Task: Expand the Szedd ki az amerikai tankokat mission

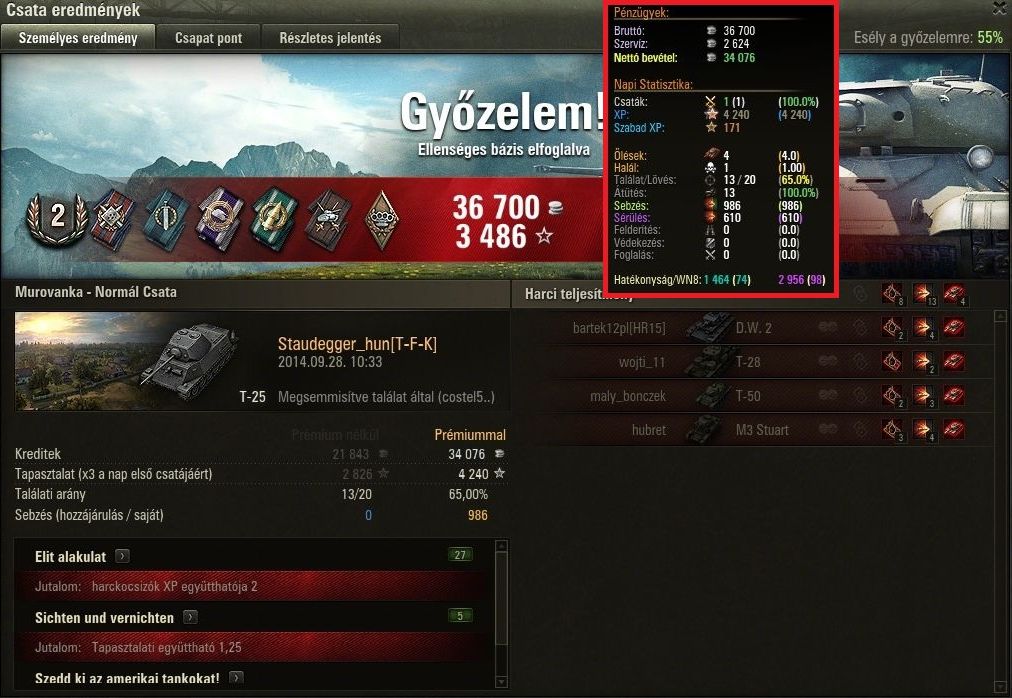Action: [x=236, y=678]
